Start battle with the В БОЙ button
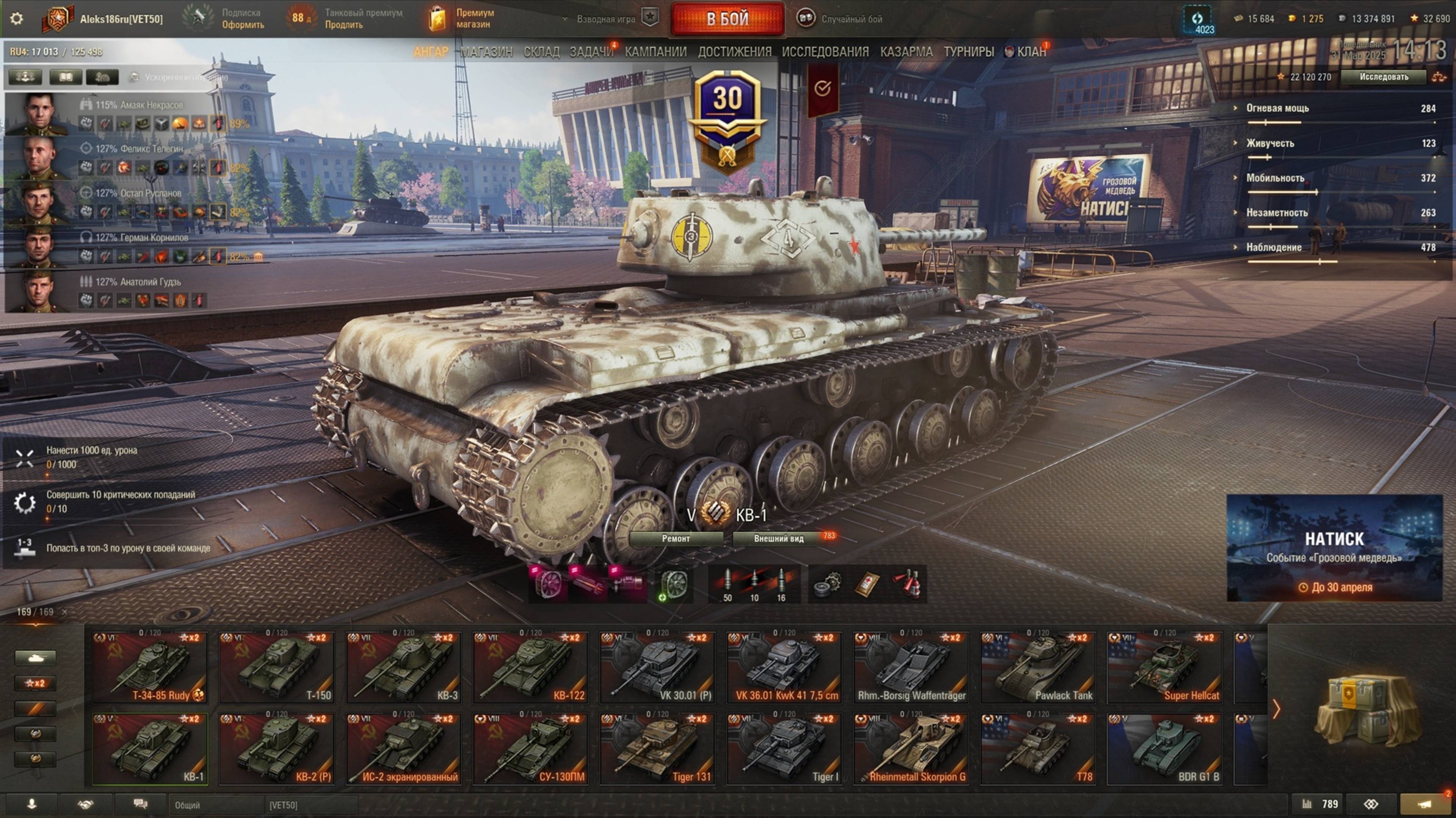This screenshot has height=818, width=1456. (727, 19)
